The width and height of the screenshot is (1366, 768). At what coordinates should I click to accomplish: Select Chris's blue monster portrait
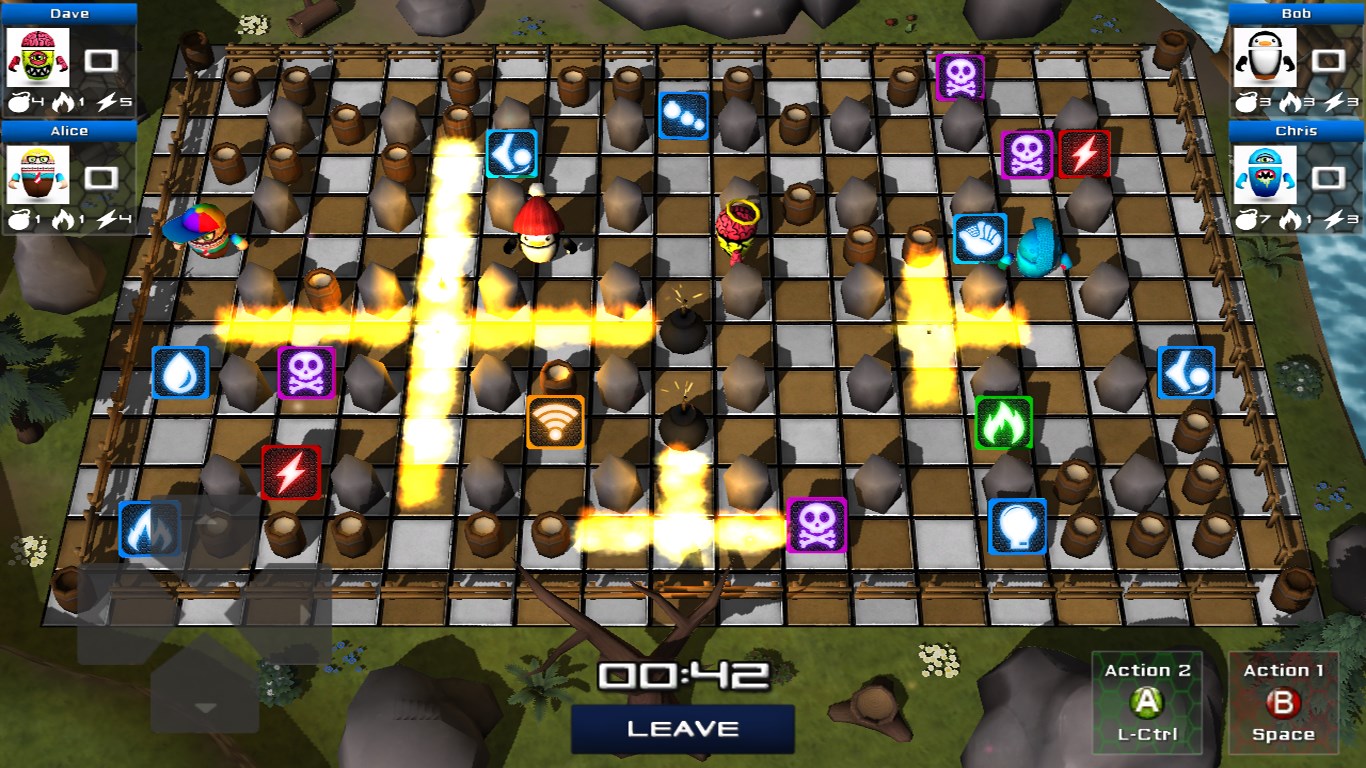pyautogui.click(x=1265, y=175)
